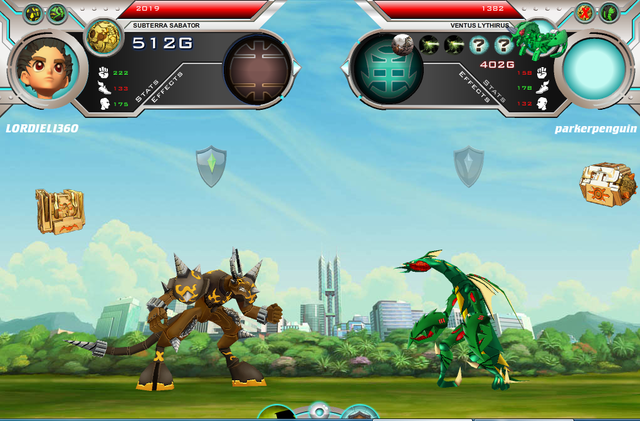
Task: Click the red creature icon, top right
Action: tap(585, 13)
